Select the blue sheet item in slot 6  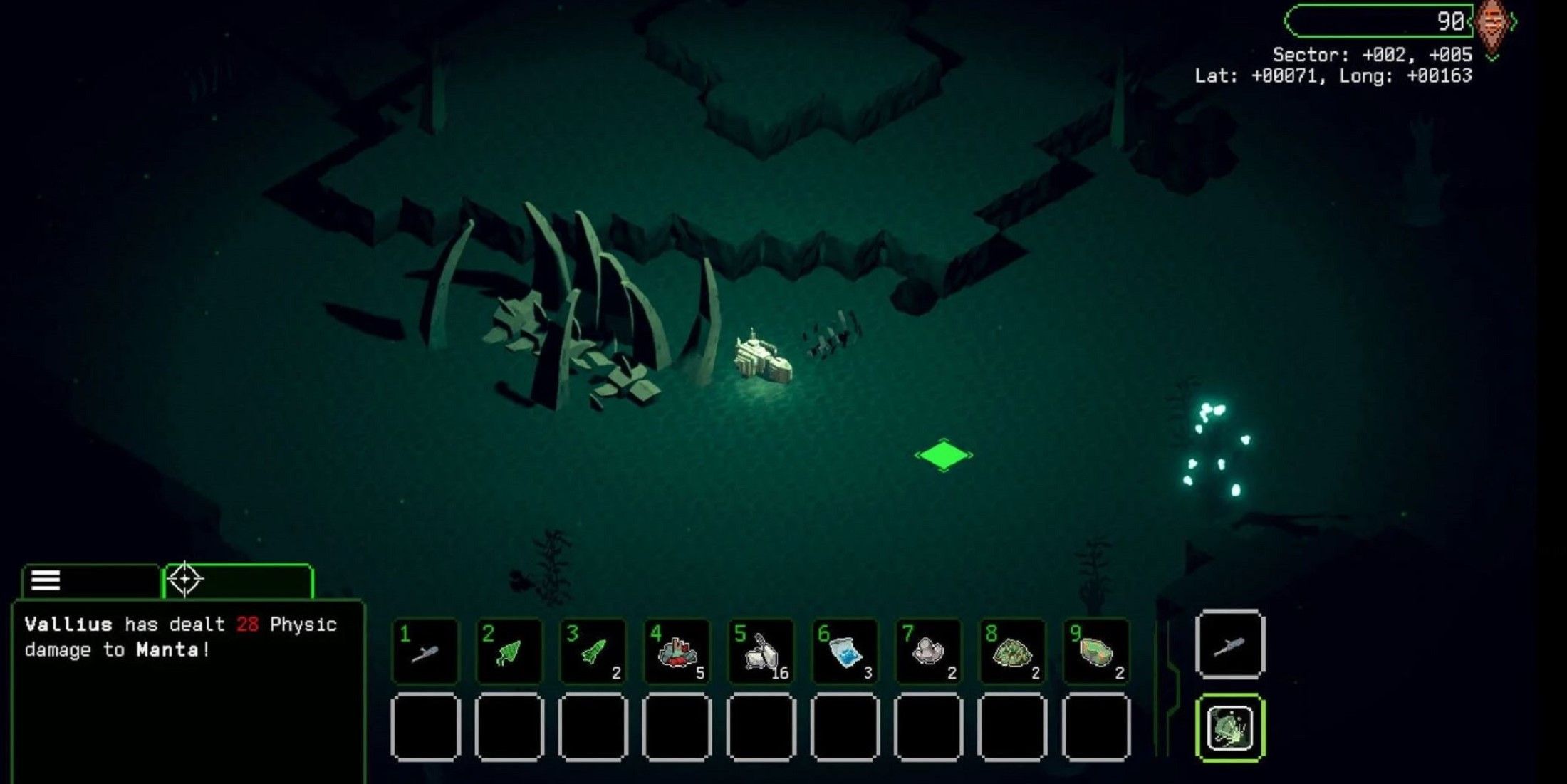(x=845, y=652)
